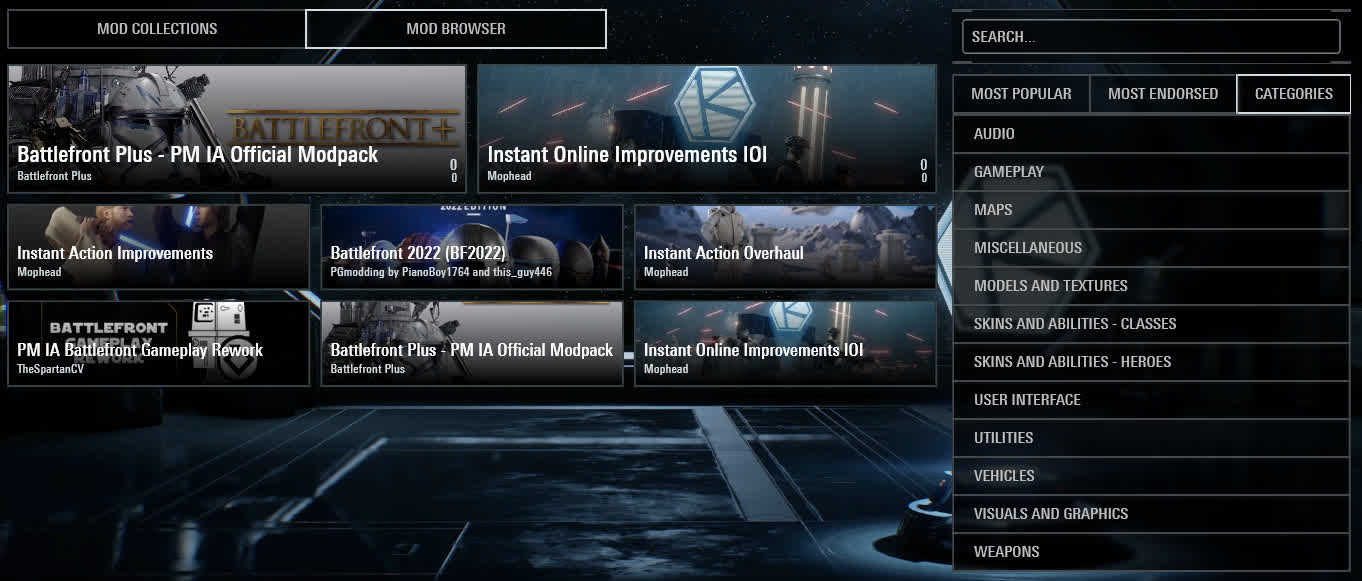Select the Categories tab

click(1293, 94)
